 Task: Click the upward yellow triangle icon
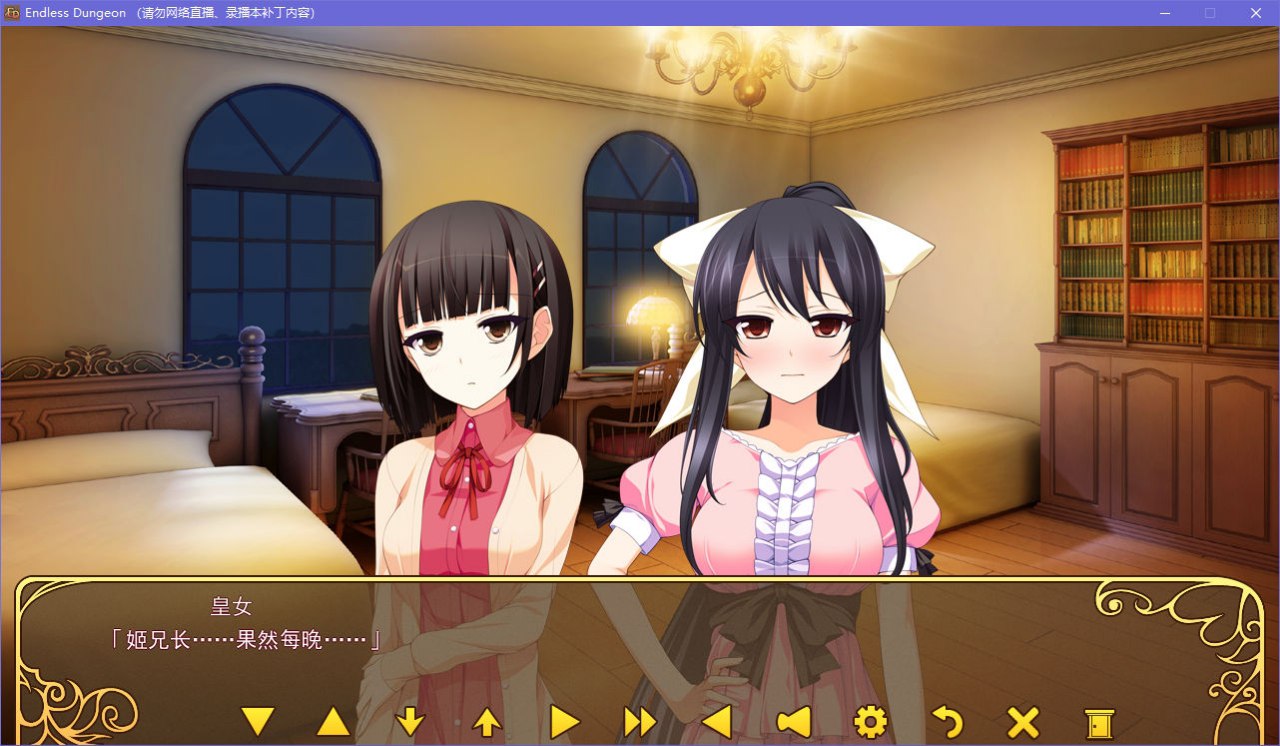(334, 720)
